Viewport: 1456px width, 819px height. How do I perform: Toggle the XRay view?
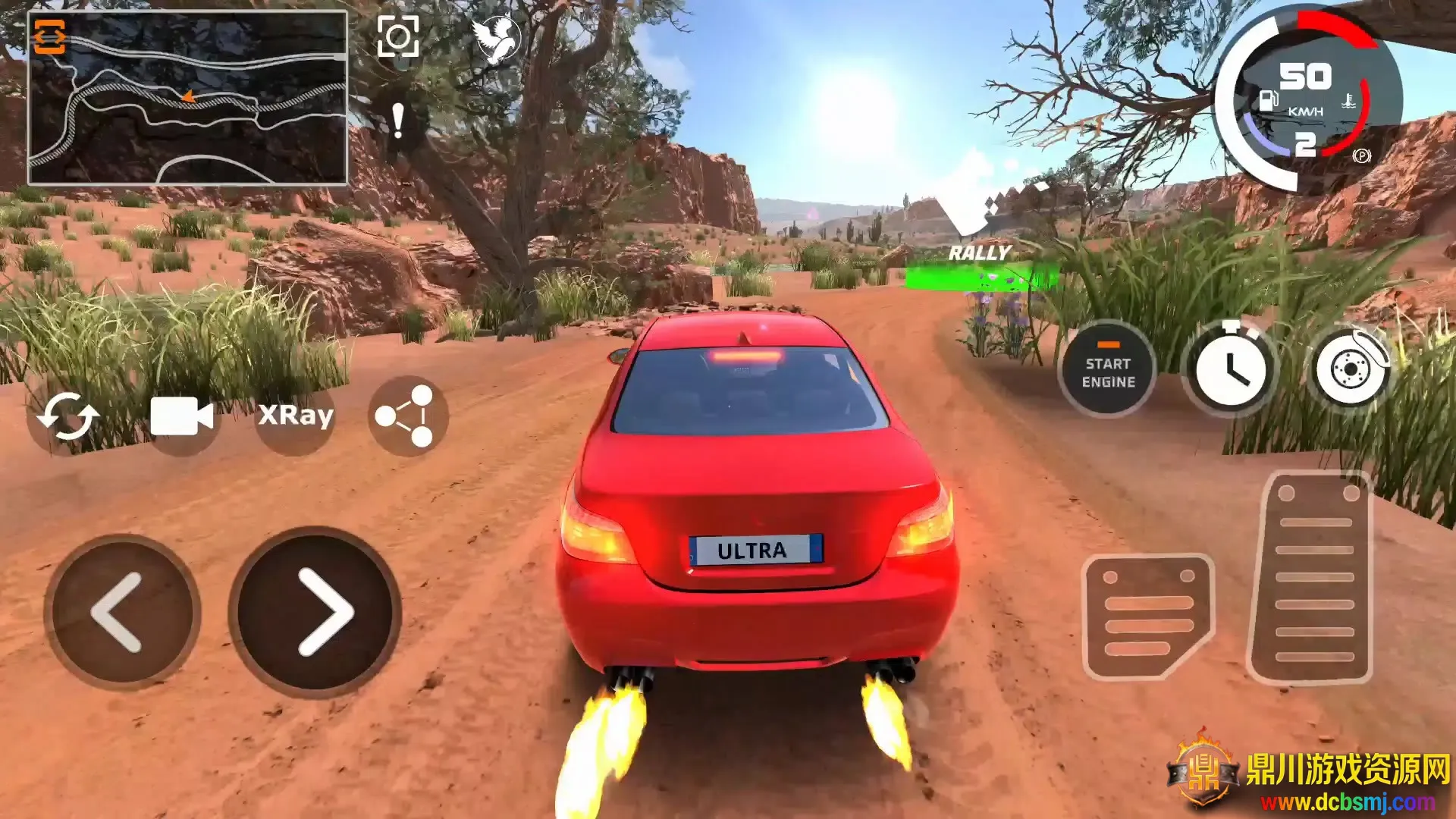[x=295, y=416]
